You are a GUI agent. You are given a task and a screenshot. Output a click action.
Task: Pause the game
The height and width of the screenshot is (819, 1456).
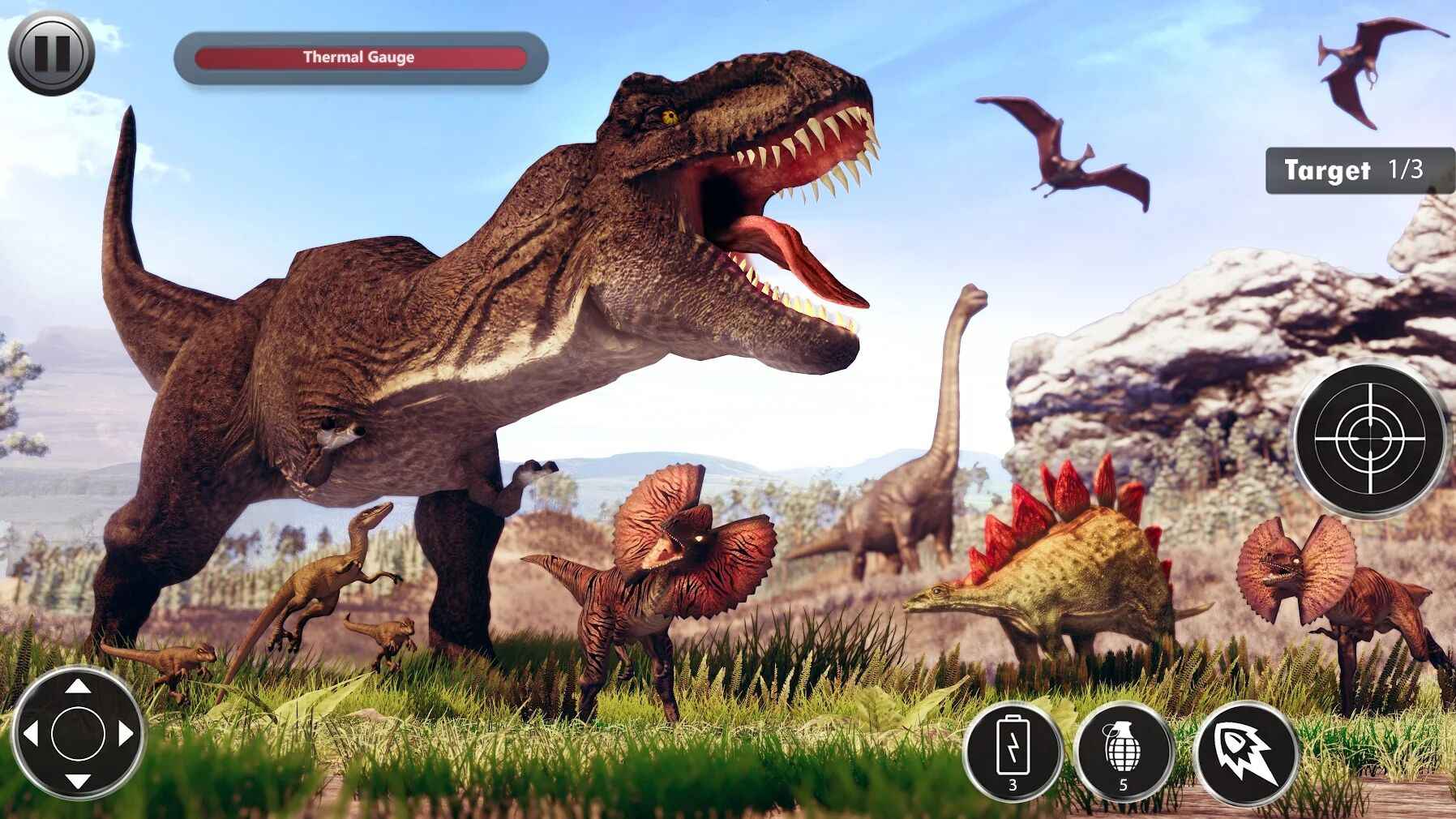point(51,53)
